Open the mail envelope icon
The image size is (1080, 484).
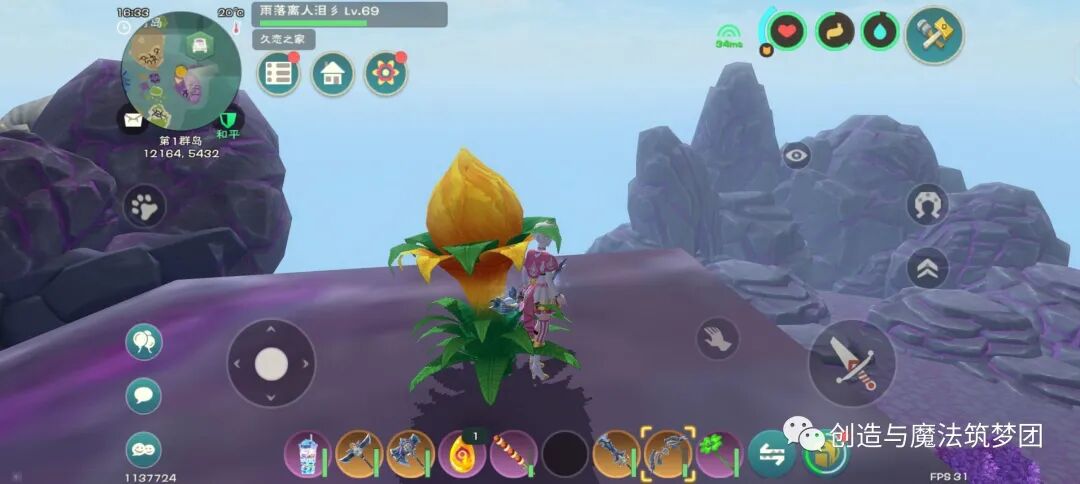133,120
